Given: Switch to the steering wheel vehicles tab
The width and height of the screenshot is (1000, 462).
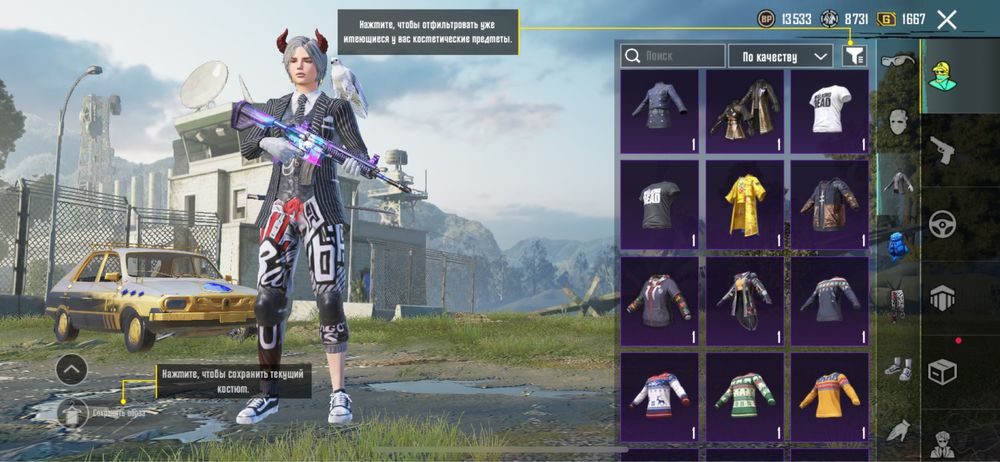Looking at the screenshot, I should tap(942, 224).
